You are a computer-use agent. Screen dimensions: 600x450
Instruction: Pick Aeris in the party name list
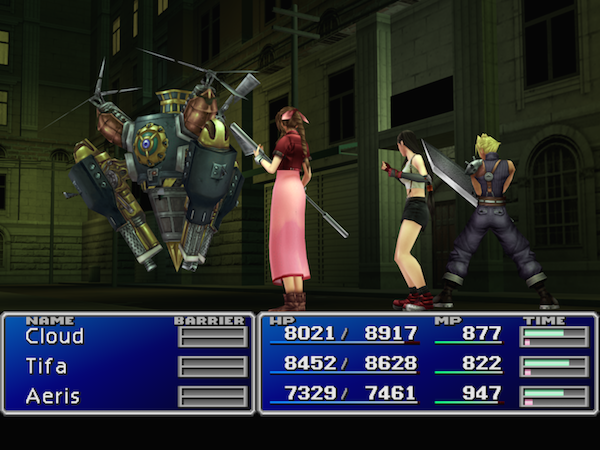(x=52, y=394)
